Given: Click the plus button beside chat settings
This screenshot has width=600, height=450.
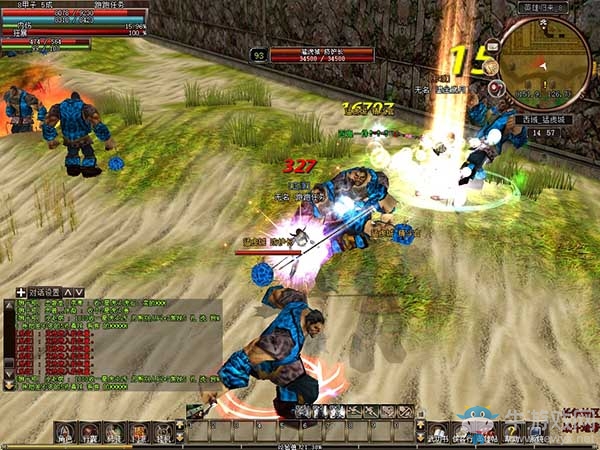Looking at the screenshot, I should [x=21, y=292].
